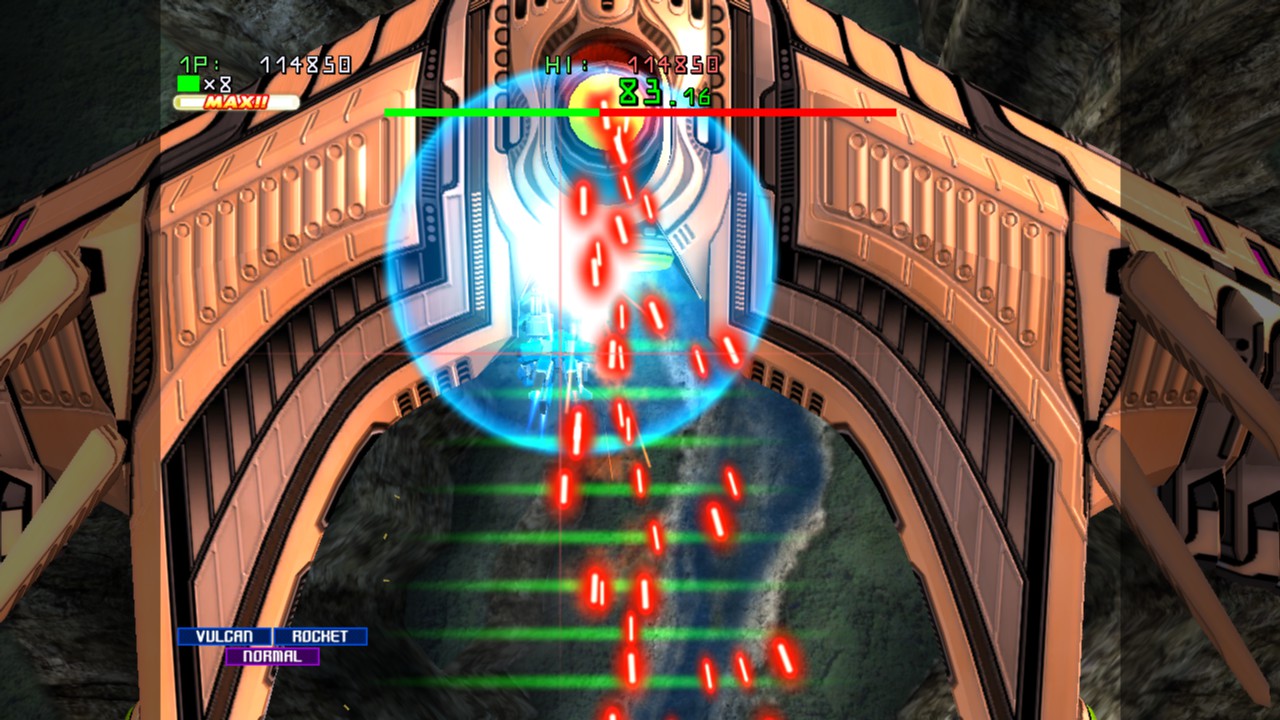
Task: Expand the weapon selection panel
Action: click(x=272, y=645)
